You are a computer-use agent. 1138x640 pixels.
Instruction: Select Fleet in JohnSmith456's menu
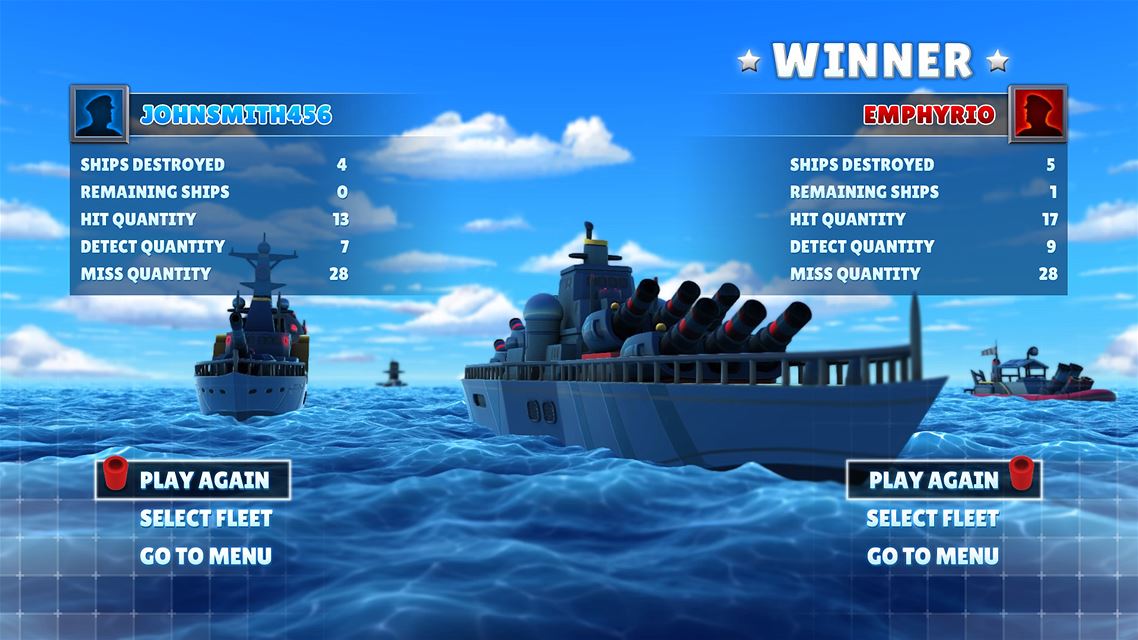click(205, 518)
